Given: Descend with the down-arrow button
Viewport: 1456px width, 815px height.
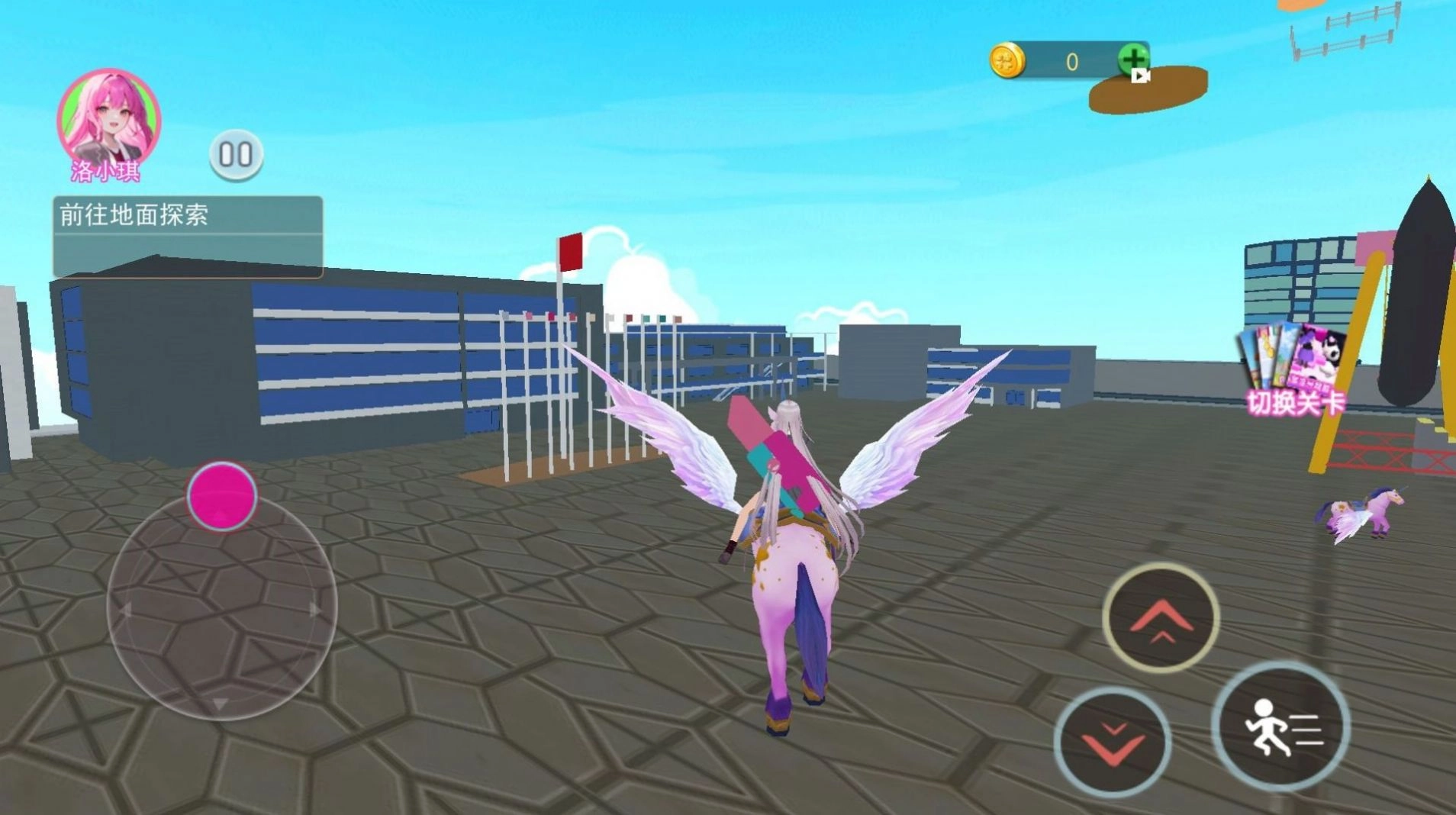Looking at the screenshot, I should (x=1113, y=742).
